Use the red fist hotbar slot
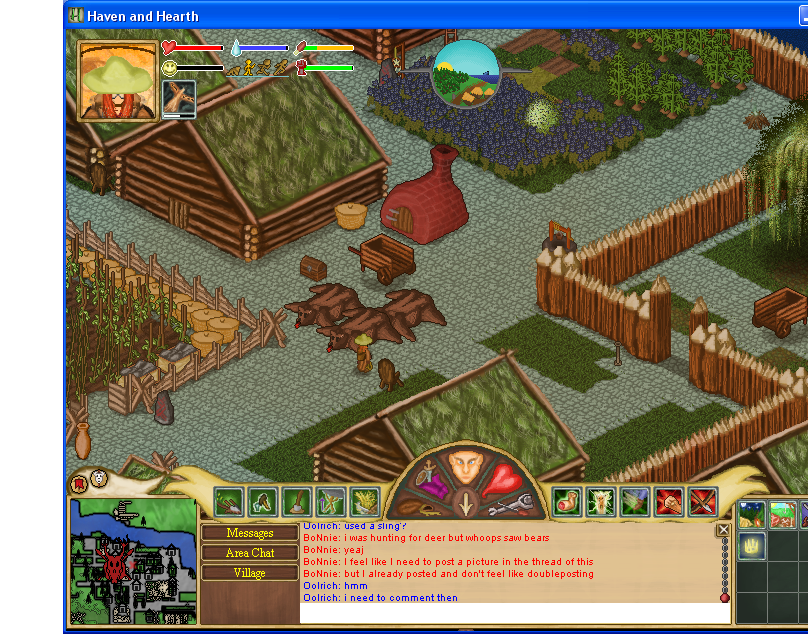Screen dimensions: 808x634 (669, 501)
